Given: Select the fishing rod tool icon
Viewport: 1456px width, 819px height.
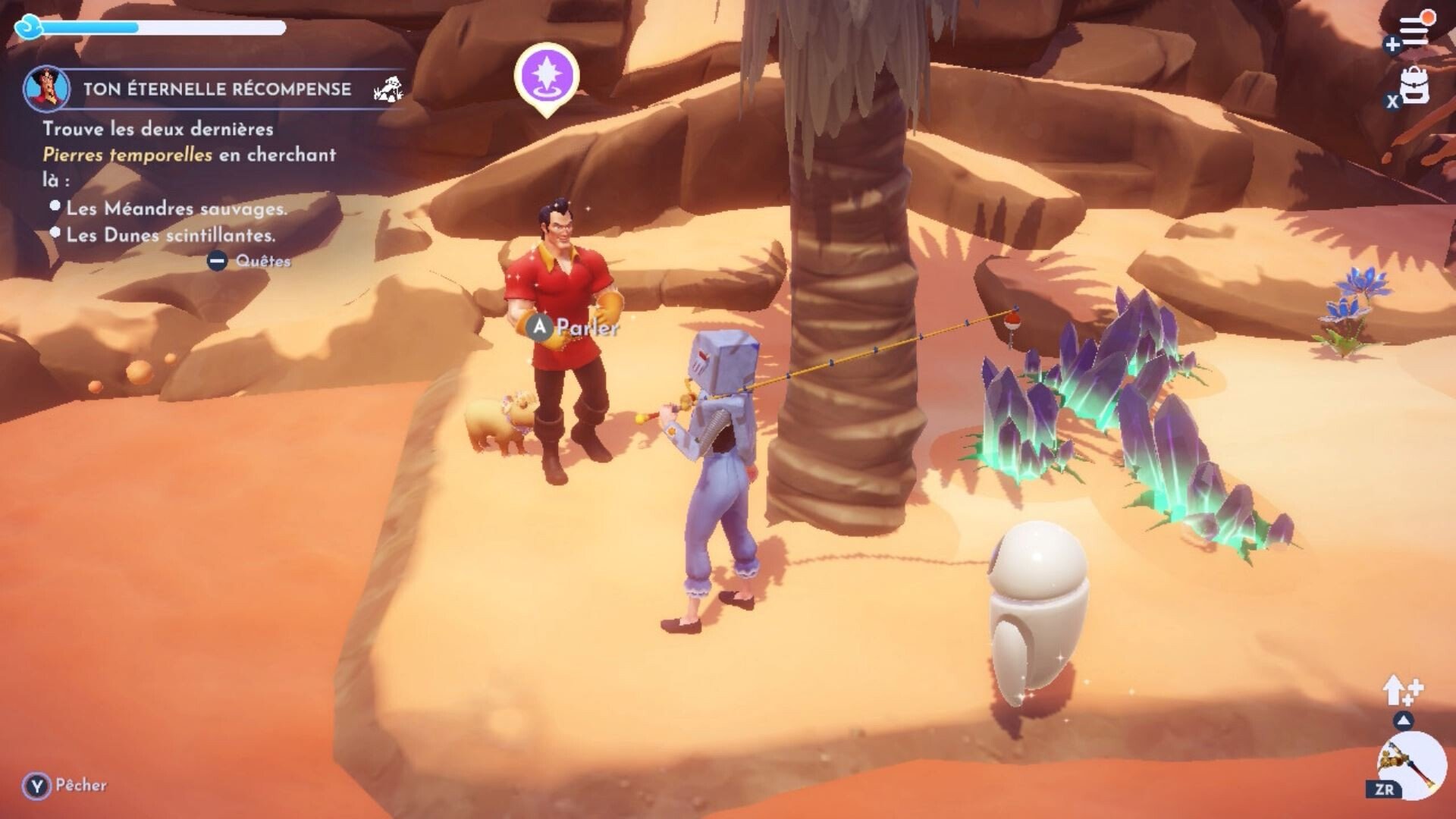Looking at the screenshot, I should pos(1410,764).
